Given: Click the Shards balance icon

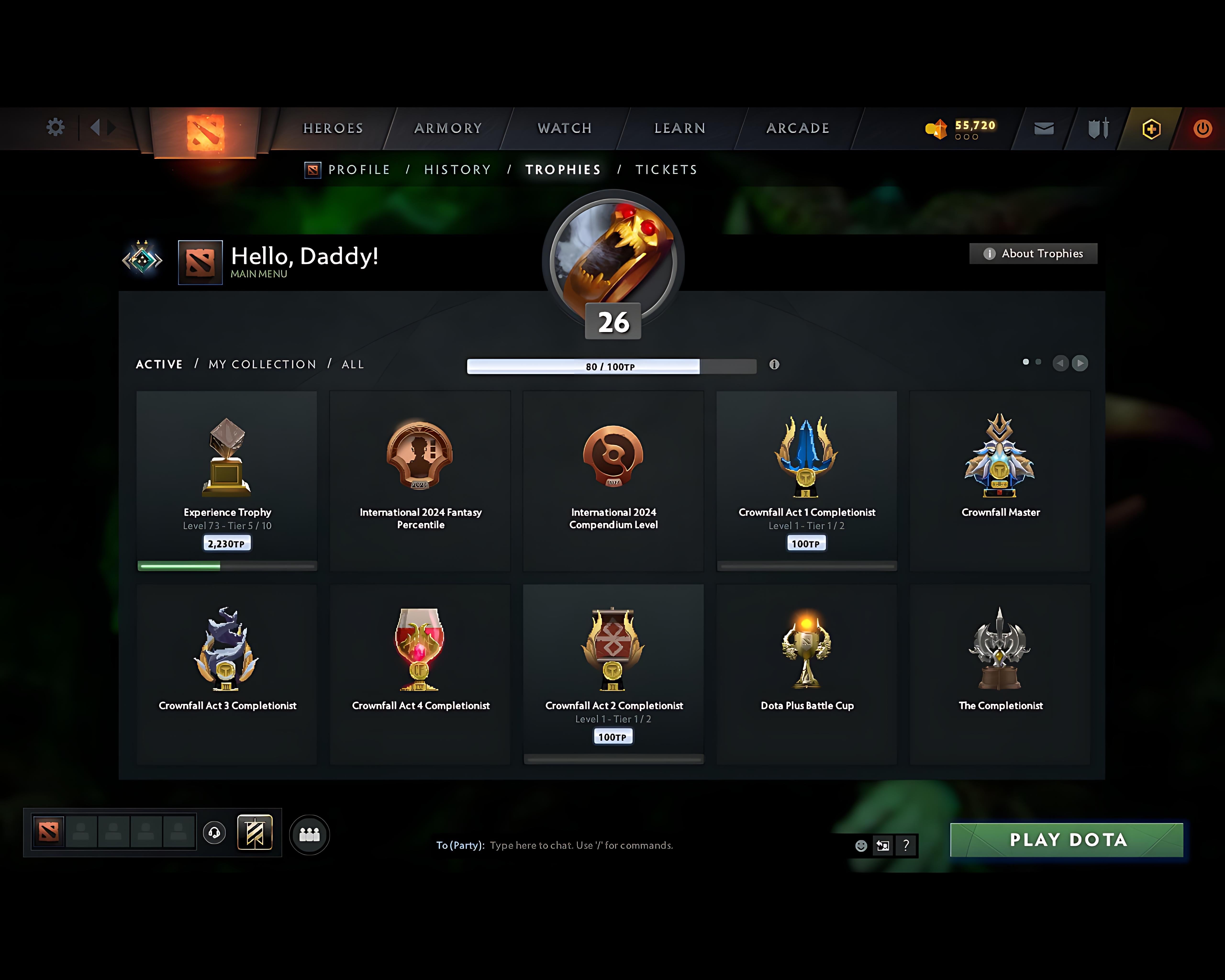Looking at the screenshot, I should (936, 128).
